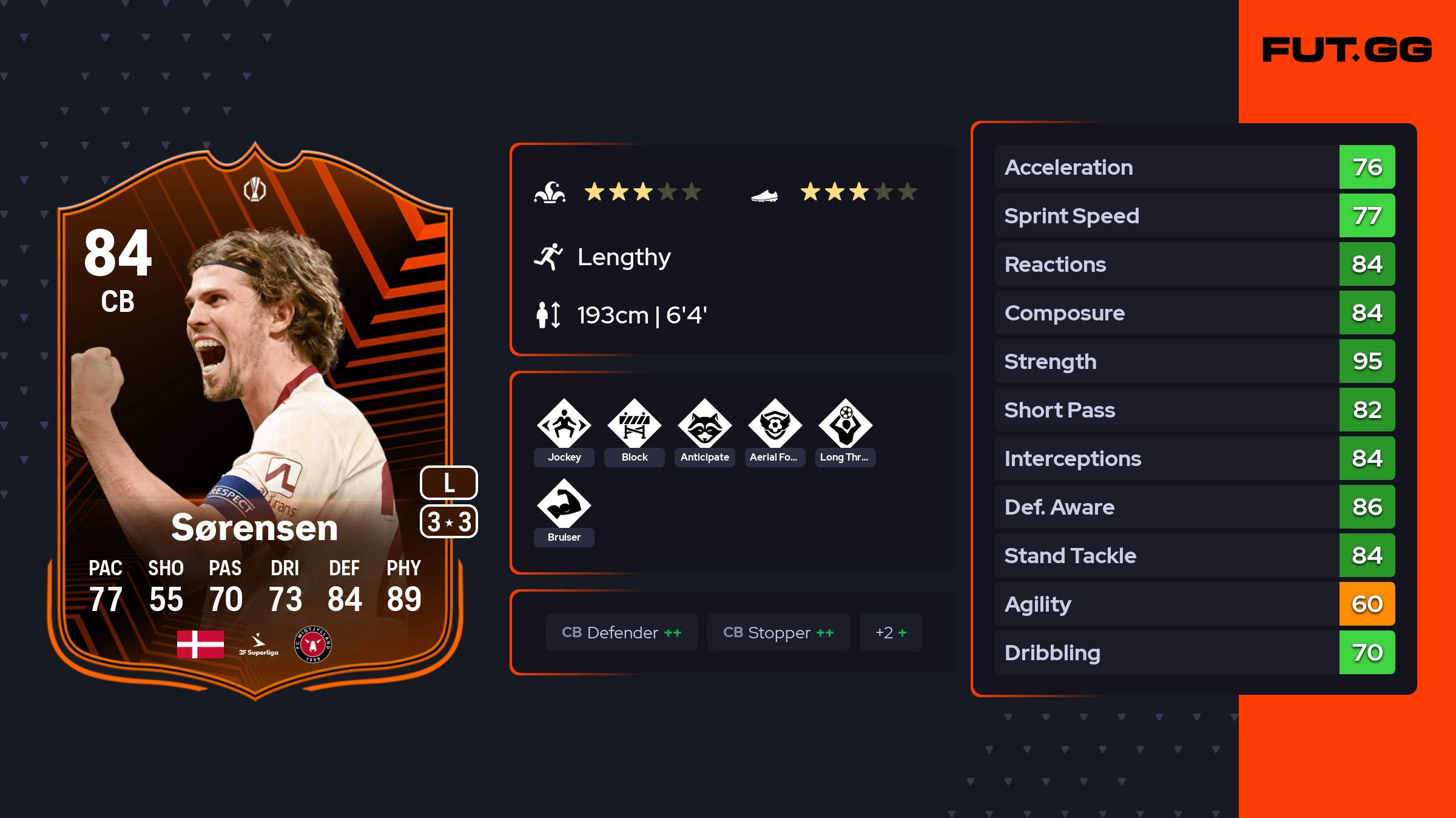Select the Denmark flag on the card

click(x=200, y=644)
